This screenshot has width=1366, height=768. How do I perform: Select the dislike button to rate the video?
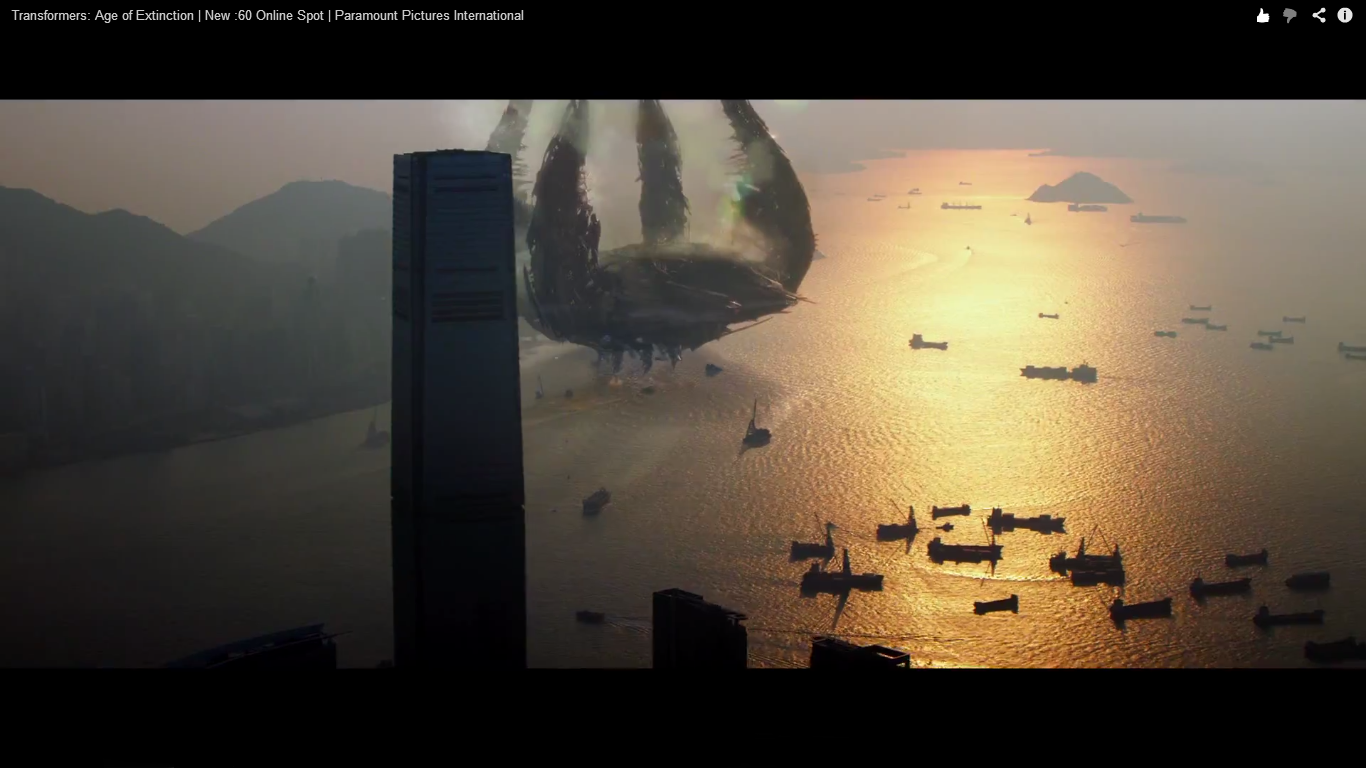click(1290, 15)
